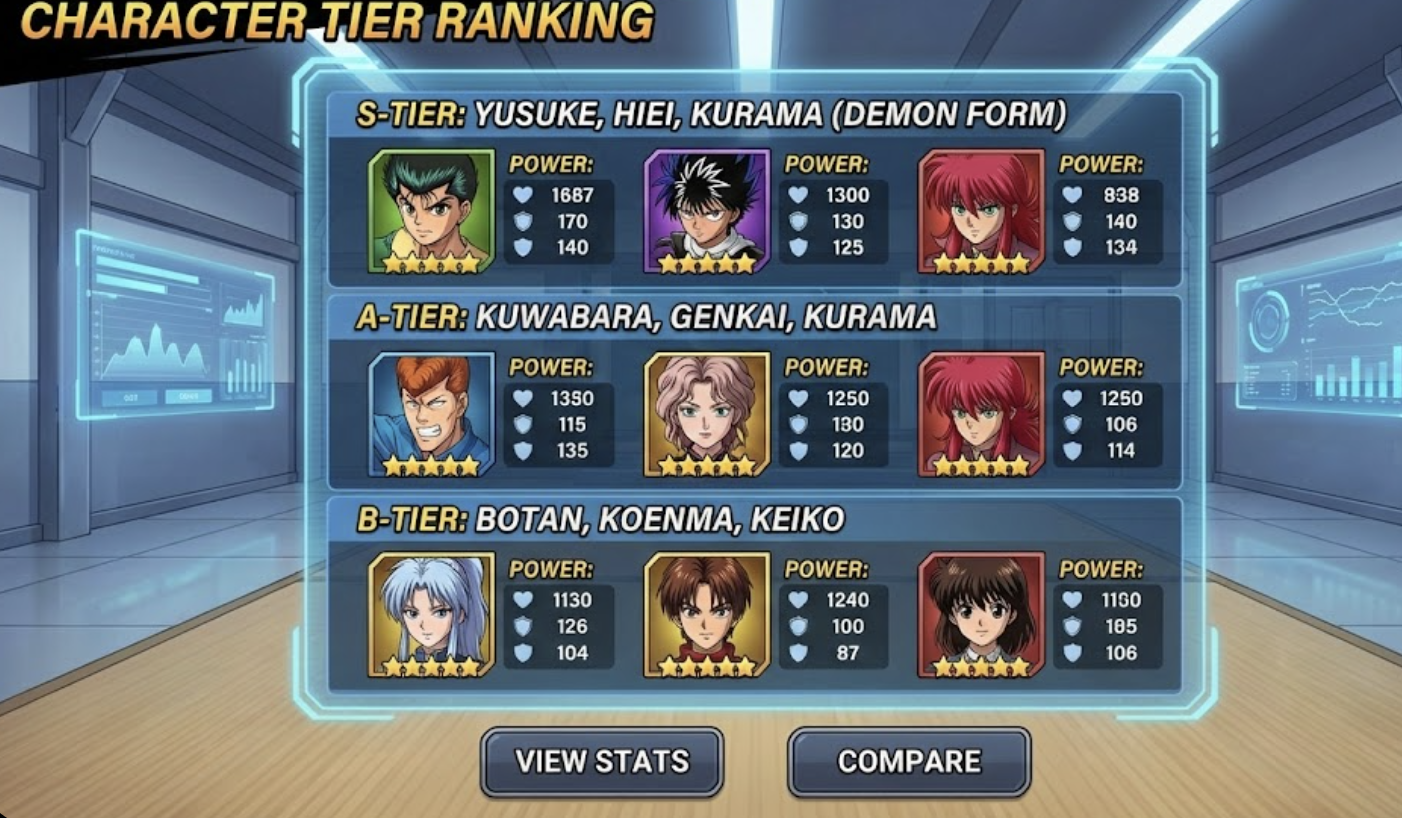Select Botan's blue-haired portrait card

click(431, 615)
